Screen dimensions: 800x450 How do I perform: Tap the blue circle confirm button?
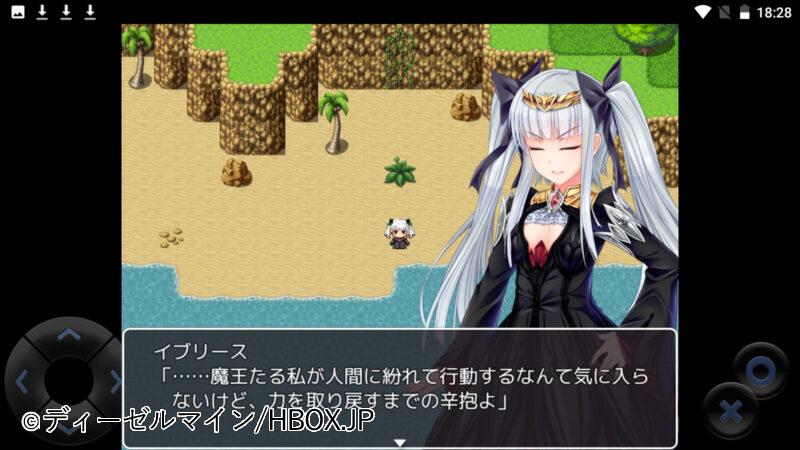tap(760, 369)
